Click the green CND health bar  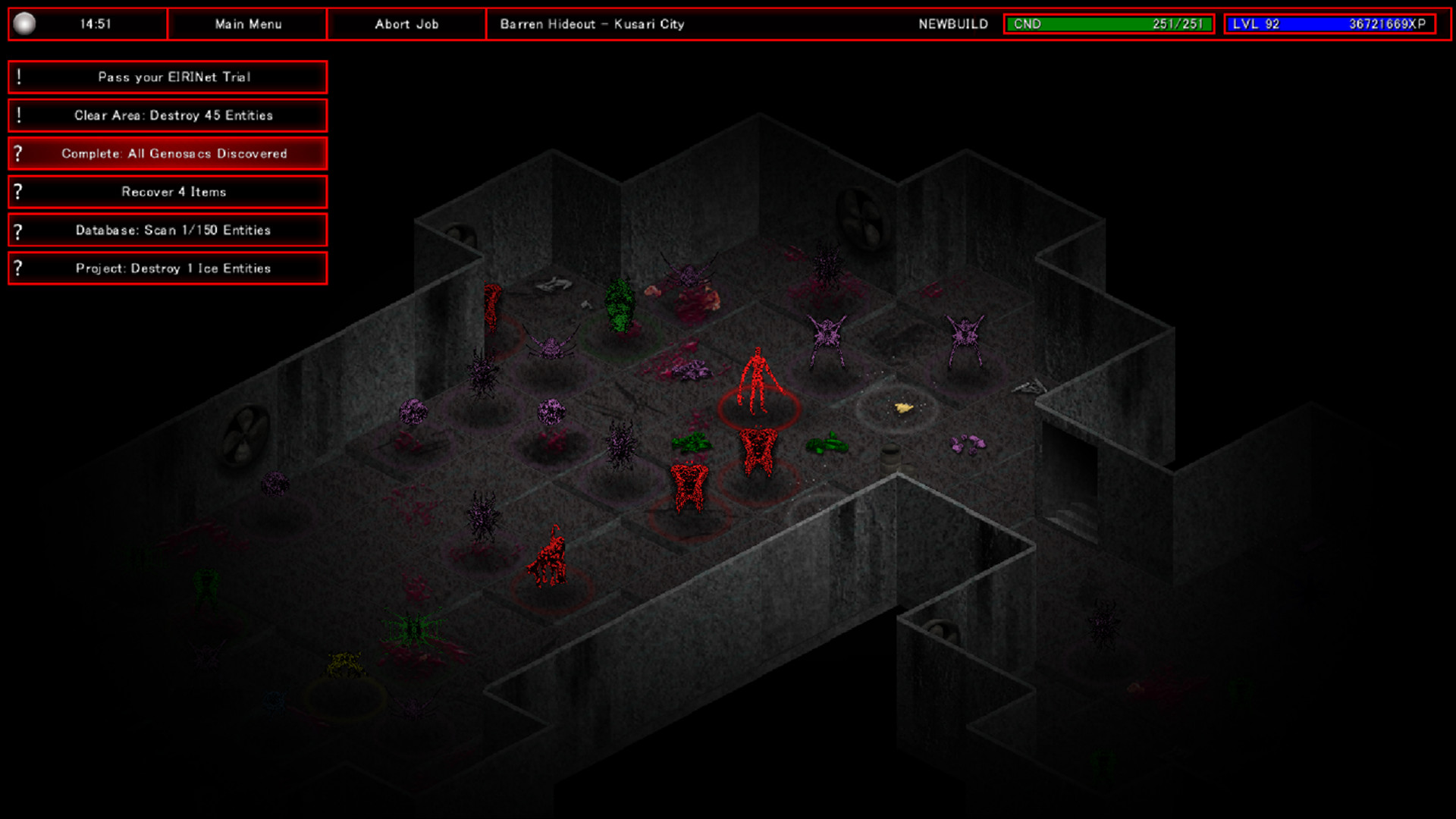[1109, 24]
